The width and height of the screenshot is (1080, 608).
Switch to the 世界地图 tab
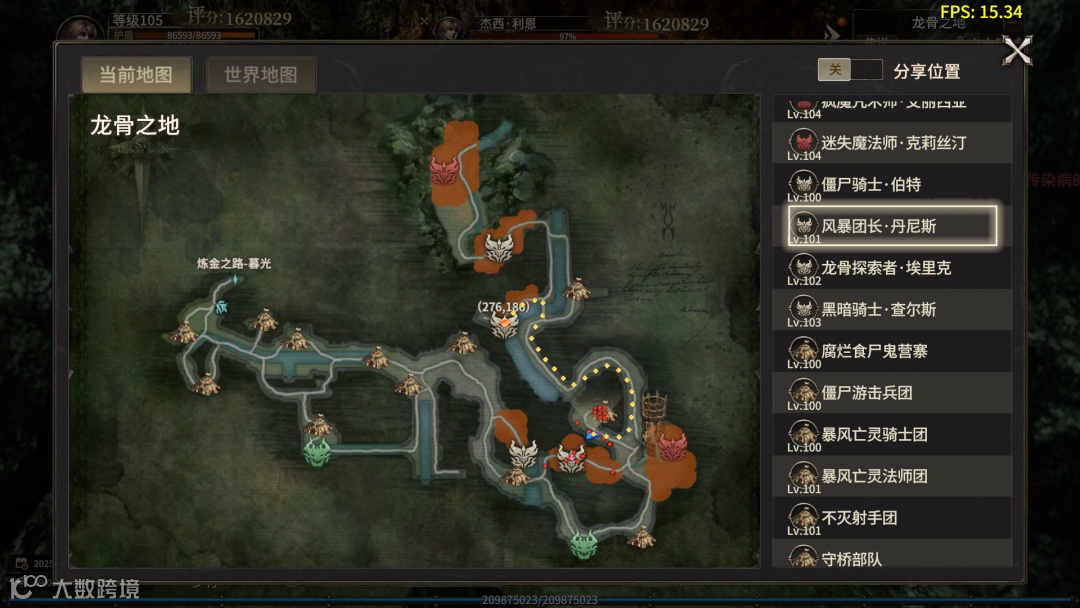click(260, 75)
